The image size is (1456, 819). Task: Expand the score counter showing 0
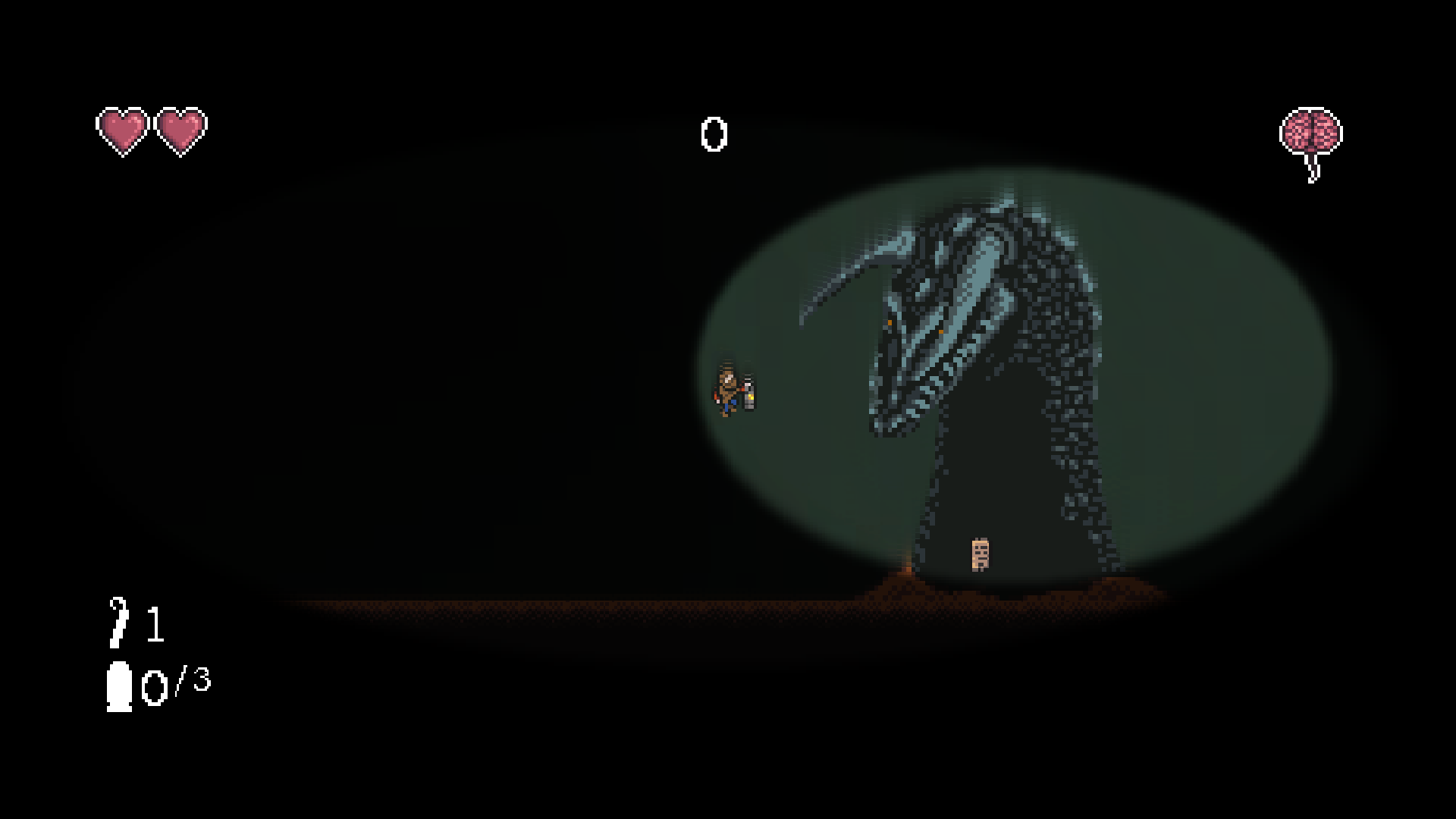pyautogui.click(x=714, y=133)
